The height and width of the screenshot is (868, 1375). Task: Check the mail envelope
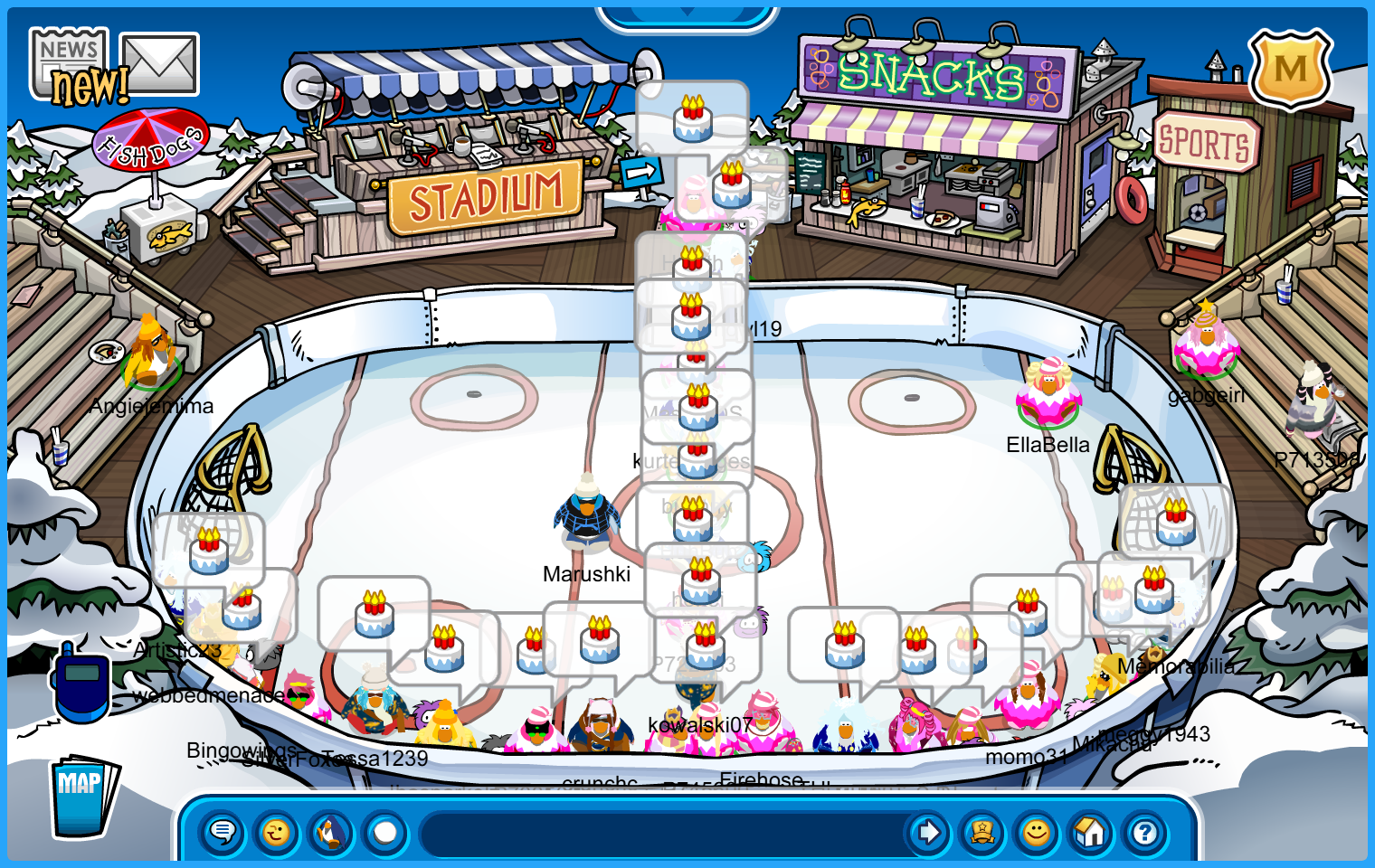click(159, 64)
